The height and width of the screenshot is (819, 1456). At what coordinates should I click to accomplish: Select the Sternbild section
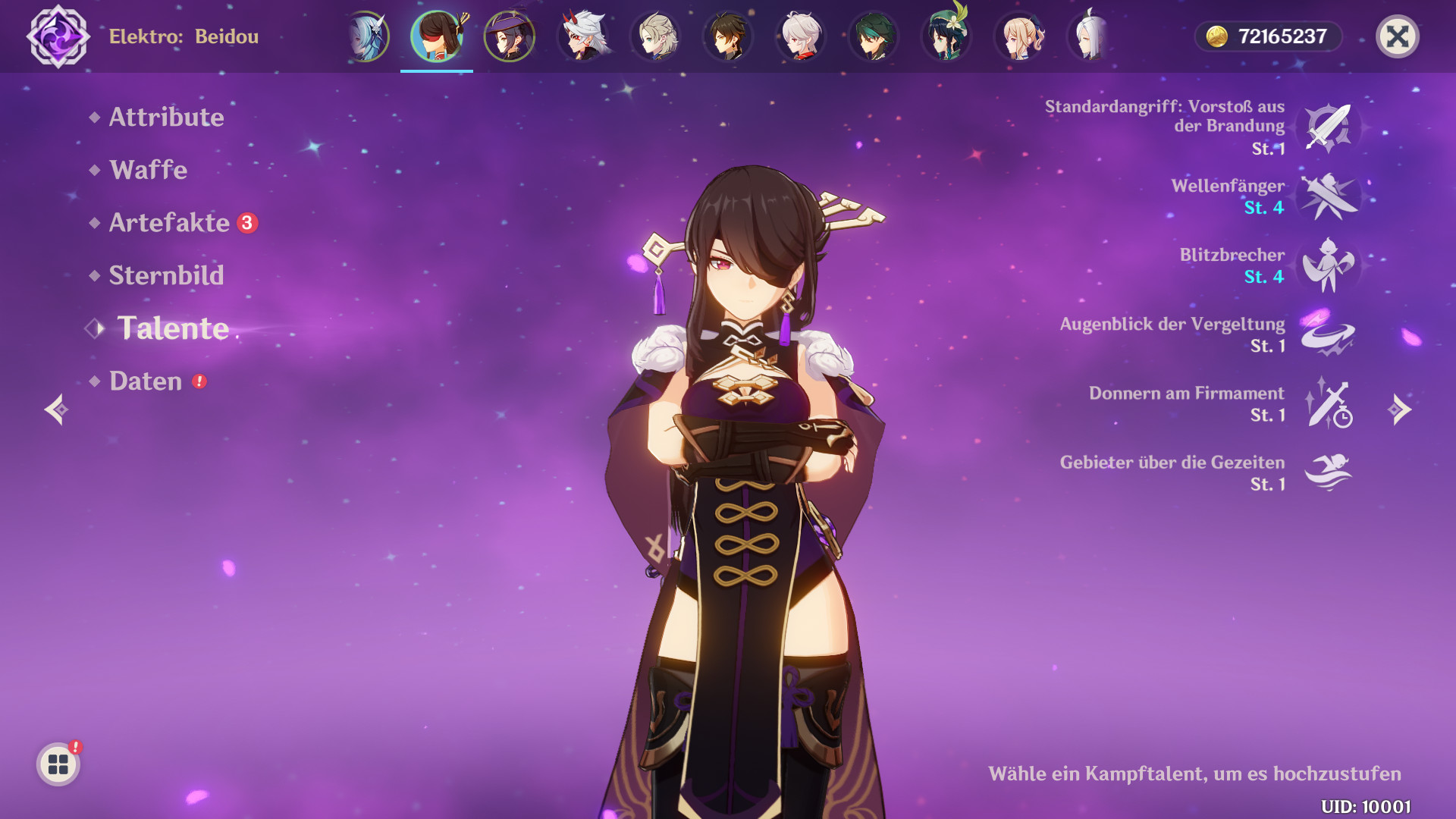165,275
